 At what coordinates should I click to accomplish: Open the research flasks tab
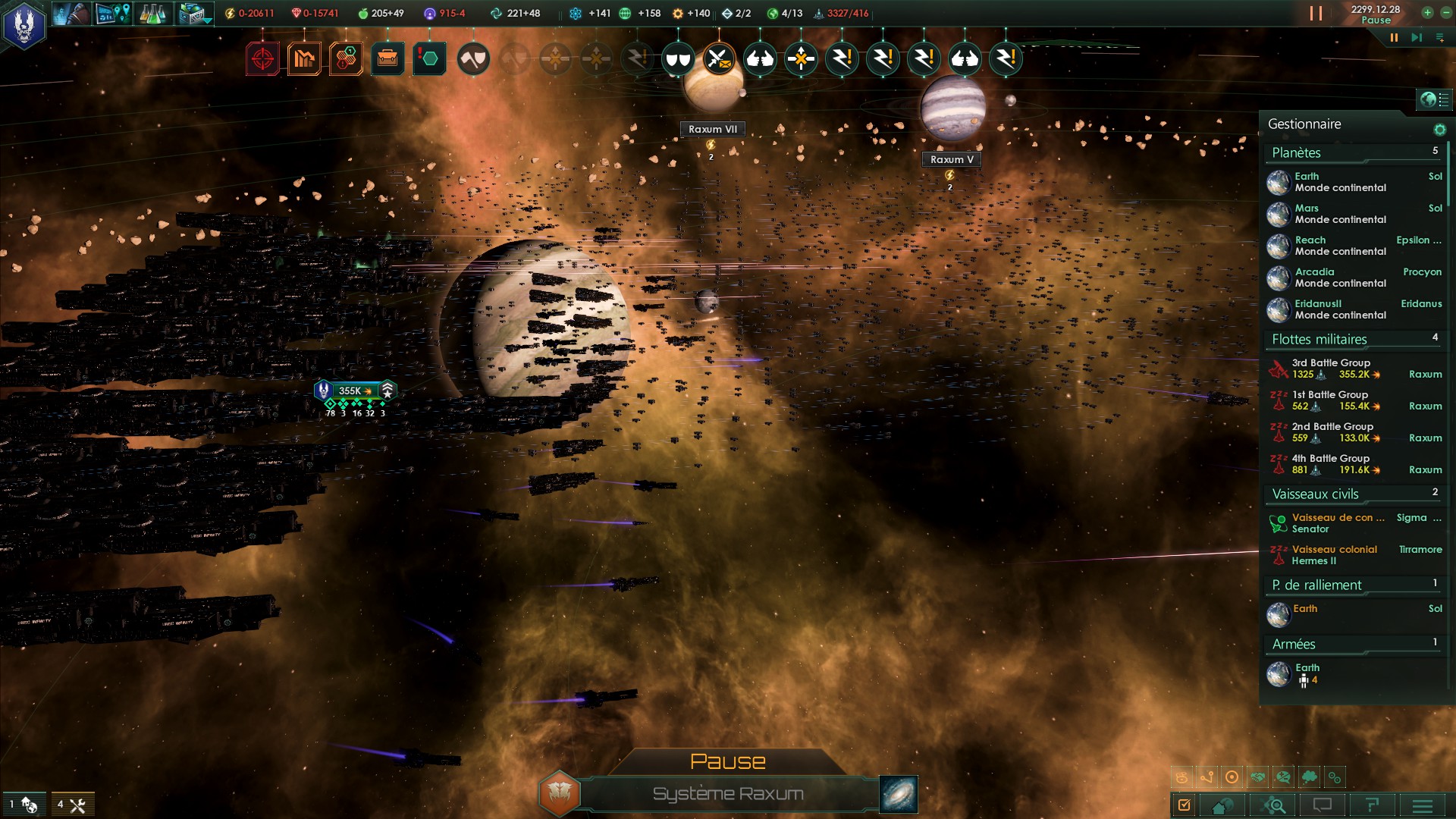click(x=152, y=14)
